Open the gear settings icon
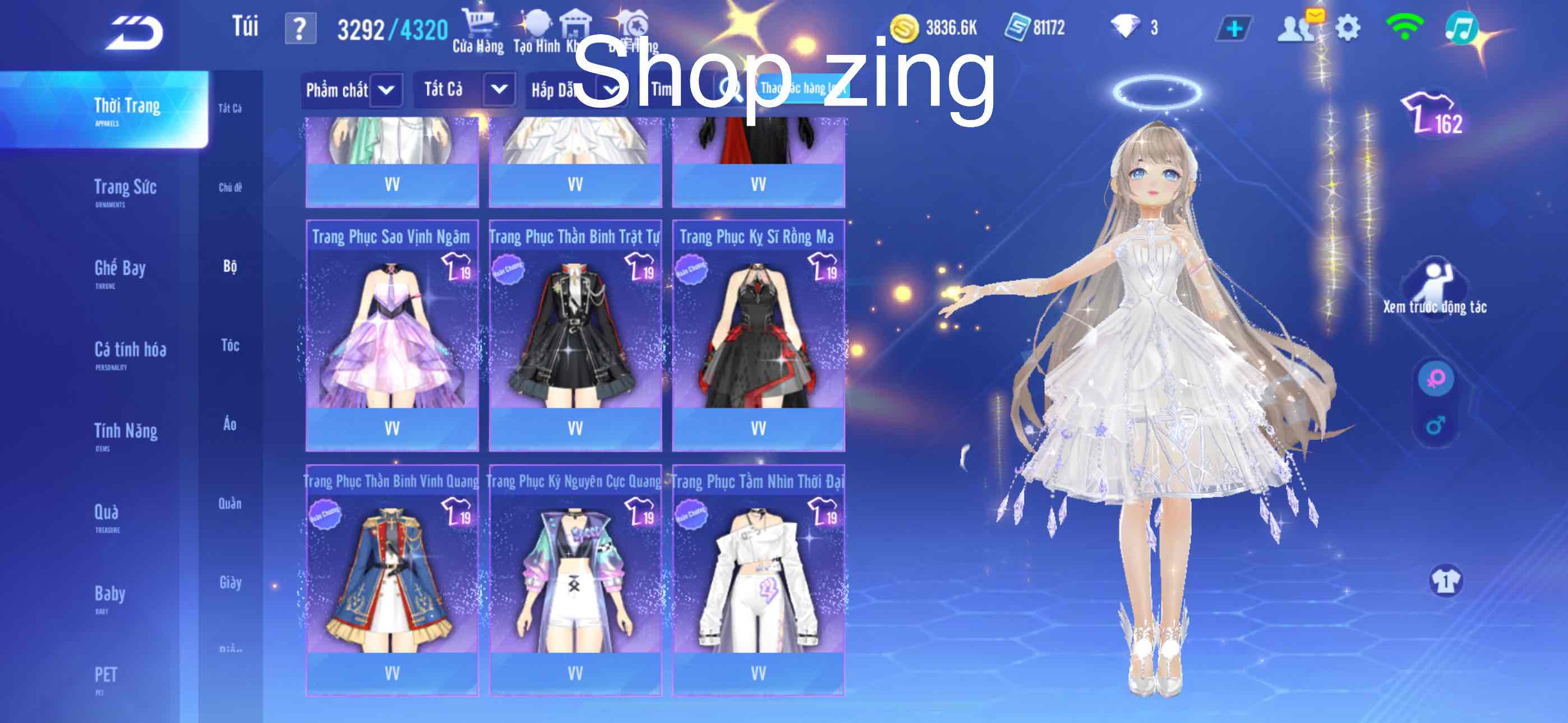This screenshot has height=723, width=1568. pyautogui.click(x=1348, y=28)
